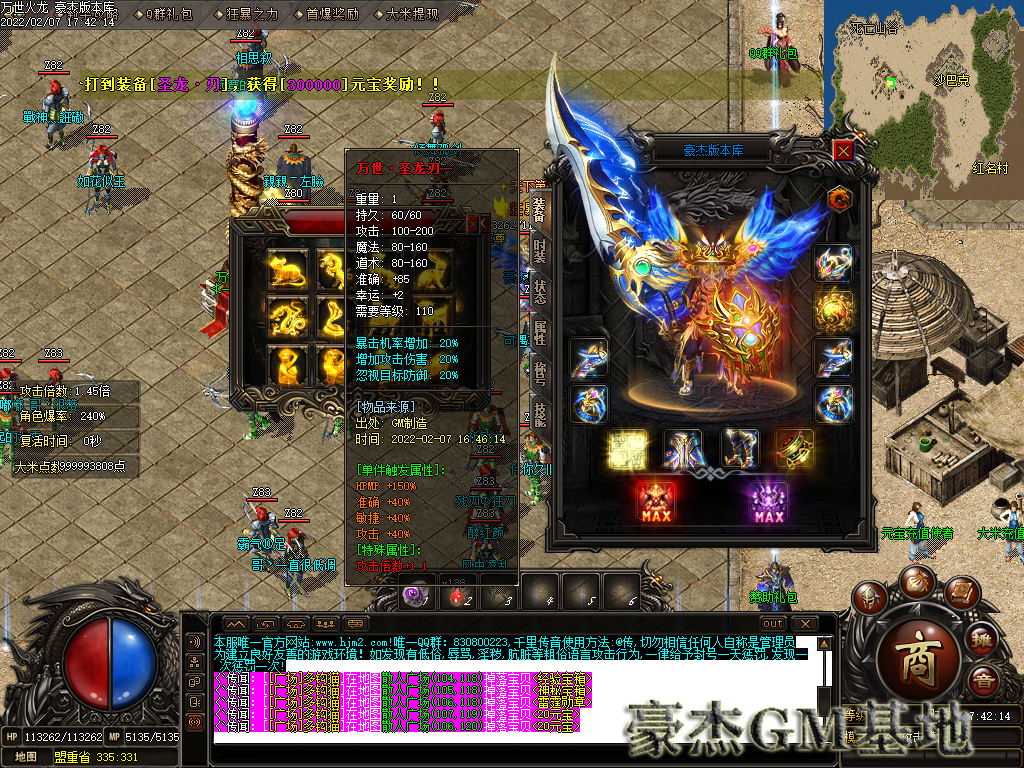Image resolution: width=1024 pixels, height=768 pixels.
Task: Close the 豪杰版本库 equipment window
Action: tap(844, 151)
